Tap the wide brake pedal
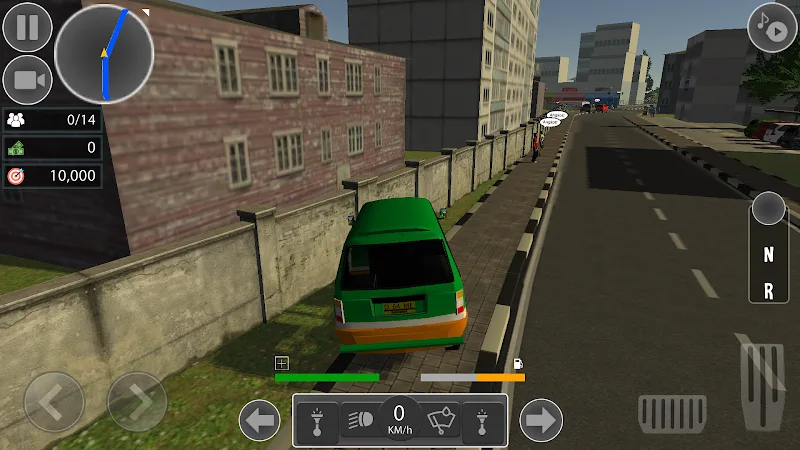 click(x=672, y=410)
